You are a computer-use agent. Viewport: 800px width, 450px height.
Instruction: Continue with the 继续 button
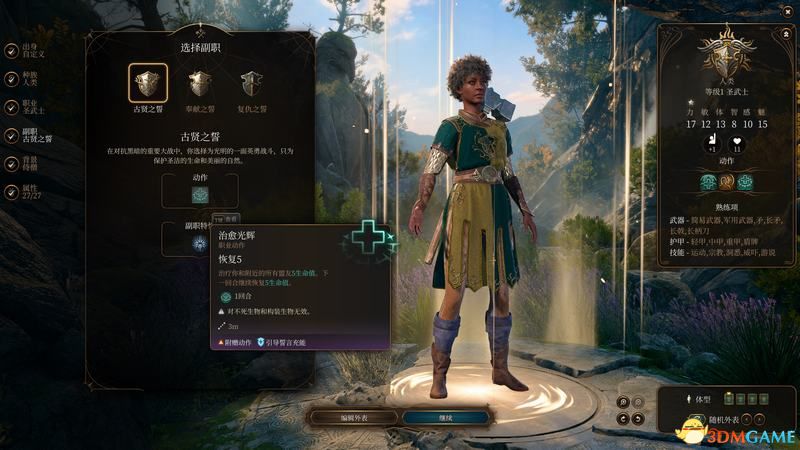(x=445, y=417)
